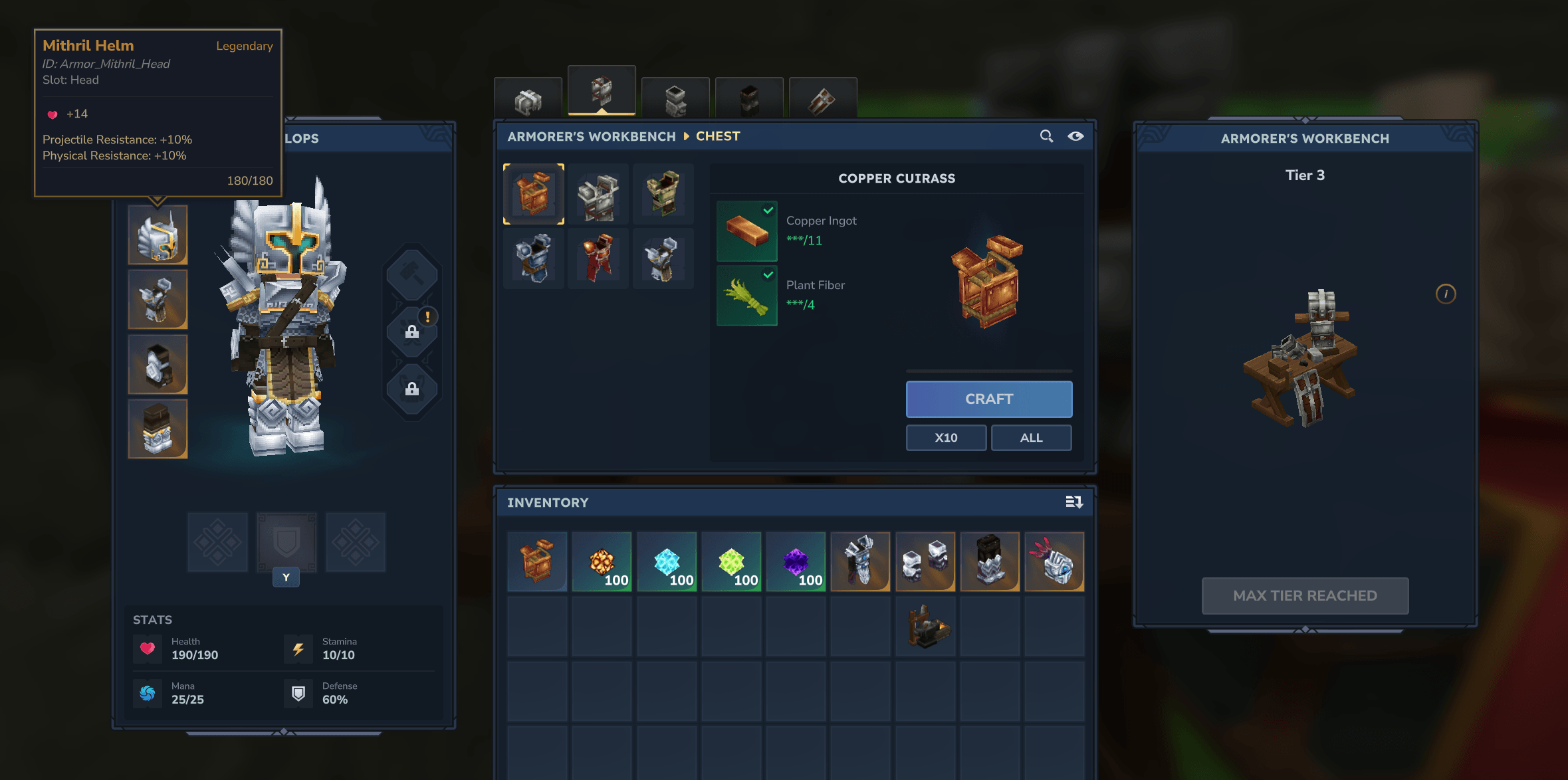The image size is (1568, 780).
Task: Craft the Copper Cuirass
Action: (x=988, y=399)
